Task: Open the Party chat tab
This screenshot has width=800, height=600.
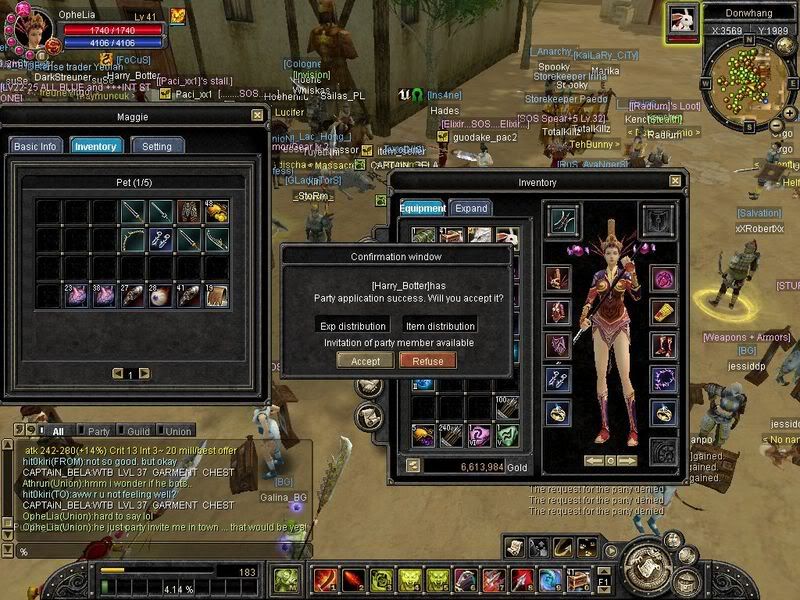Action: 99,431
